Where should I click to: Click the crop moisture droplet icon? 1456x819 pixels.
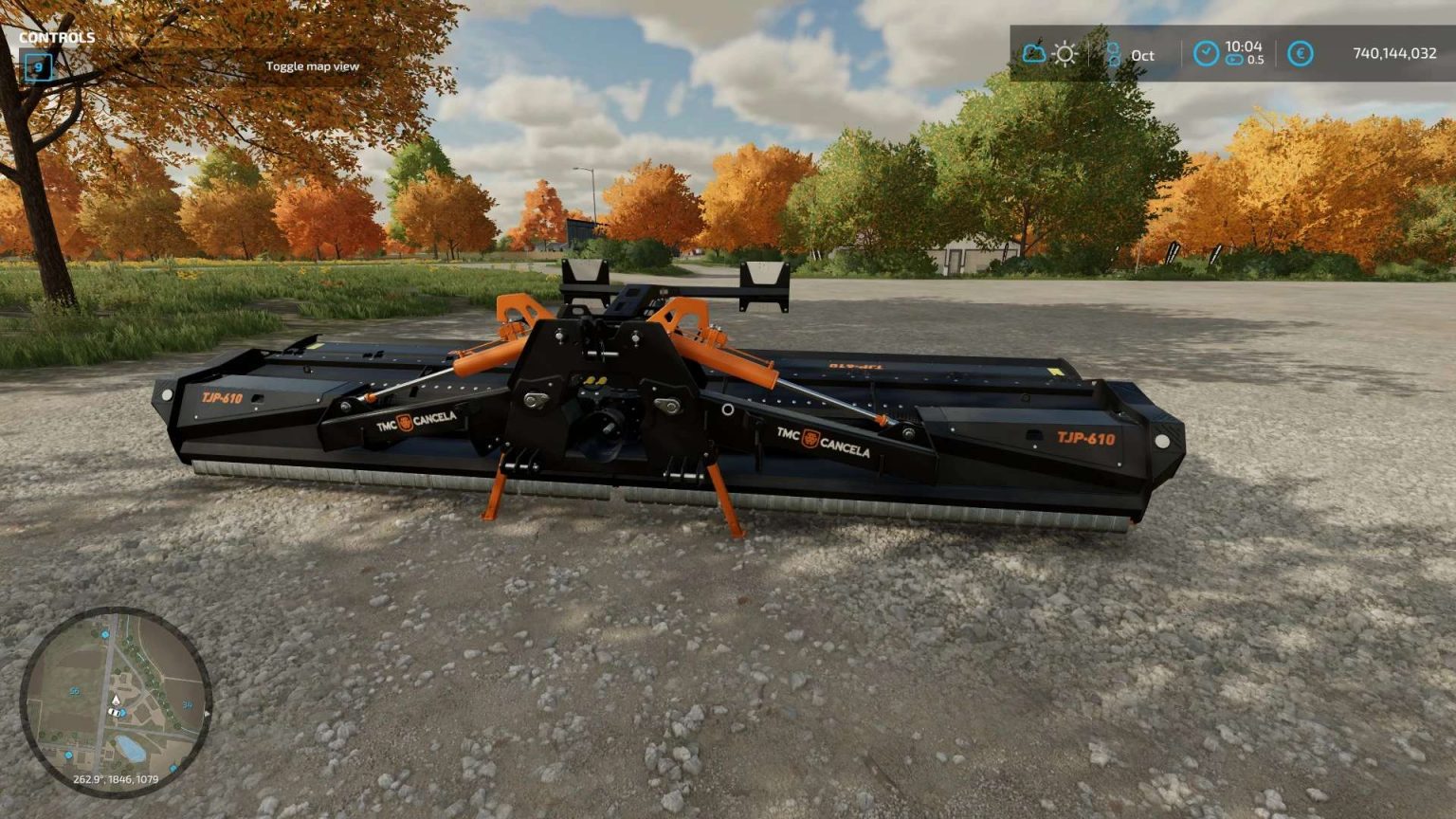(x=1115, y=54)
